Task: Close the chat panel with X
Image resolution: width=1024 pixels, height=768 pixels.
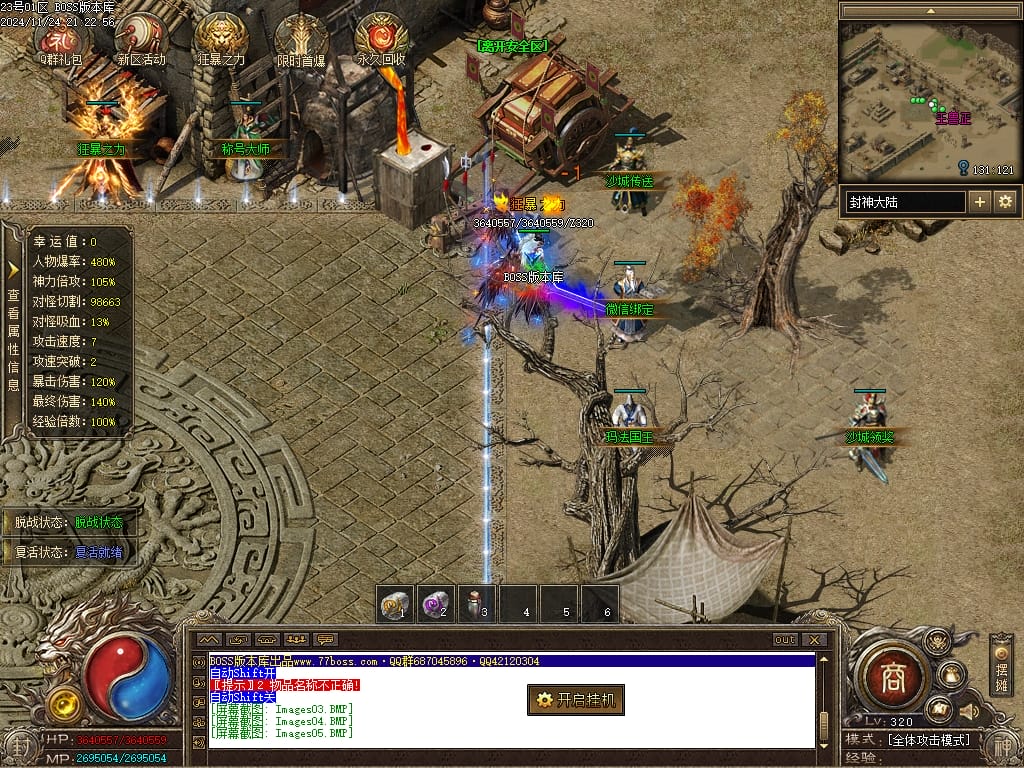Action: click(815, 640)
